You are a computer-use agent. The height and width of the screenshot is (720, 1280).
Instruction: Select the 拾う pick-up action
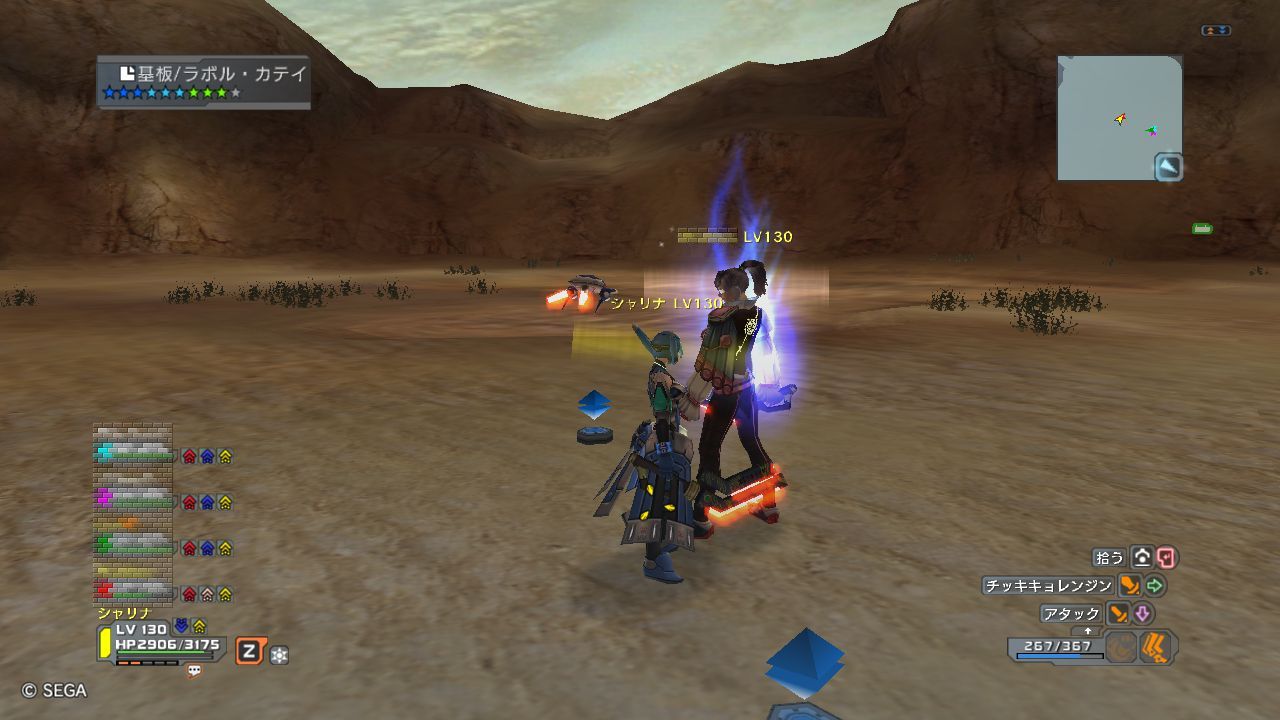(x=1110, y=558)
